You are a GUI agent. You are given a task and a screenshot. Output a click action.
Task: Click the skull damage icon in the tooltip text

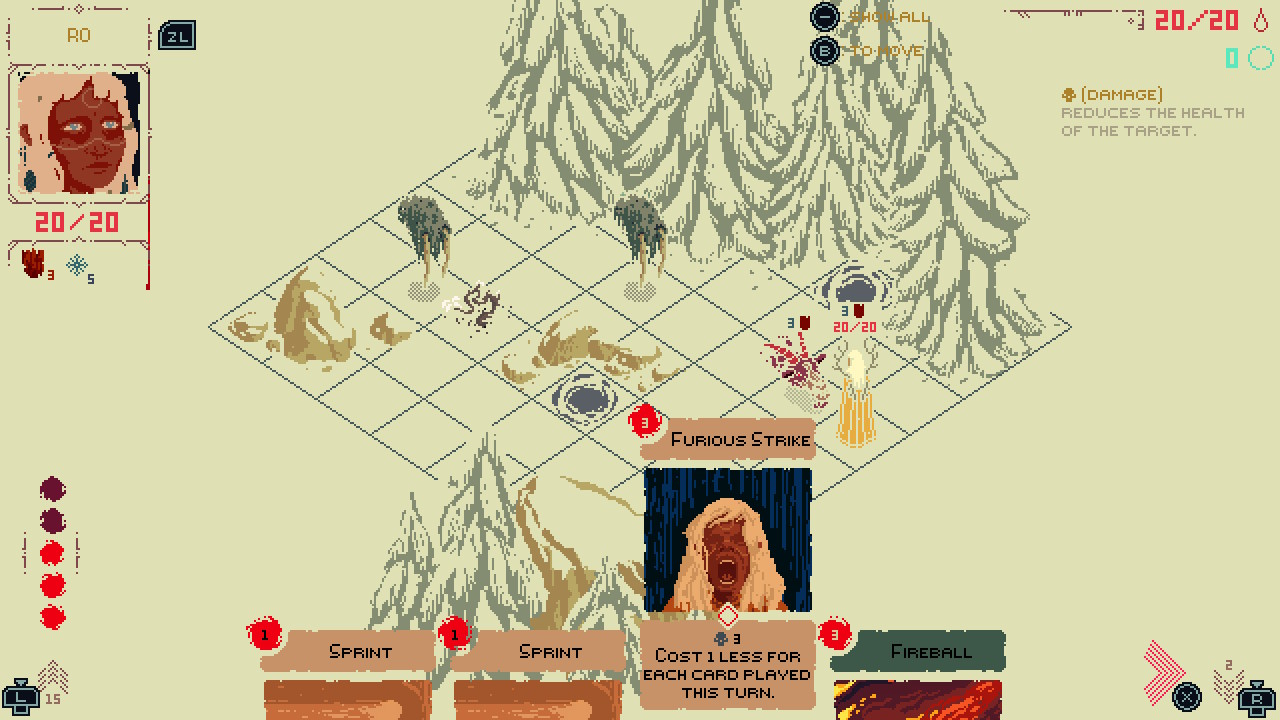pyautogui.click(x=1068, y=93)
